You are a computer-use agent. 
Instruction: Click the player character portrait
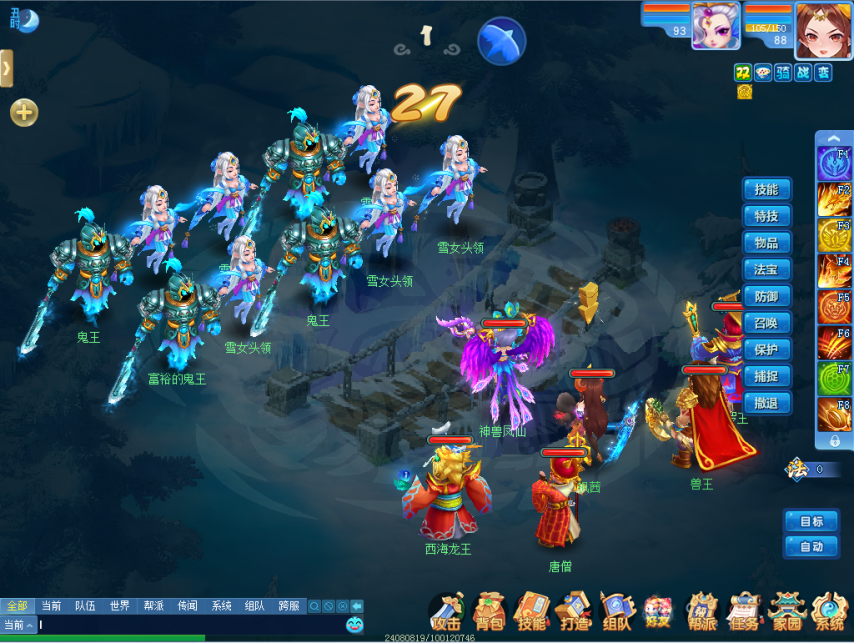[824, 30]
